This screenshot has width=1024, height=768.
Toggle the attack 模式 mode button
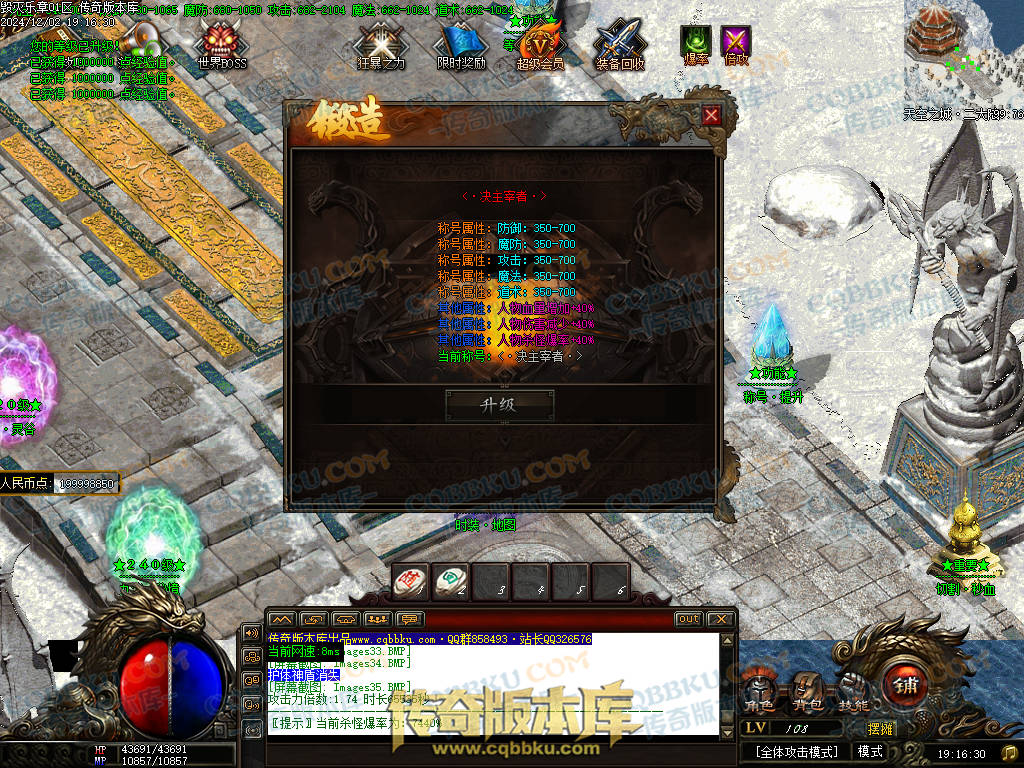870,752
